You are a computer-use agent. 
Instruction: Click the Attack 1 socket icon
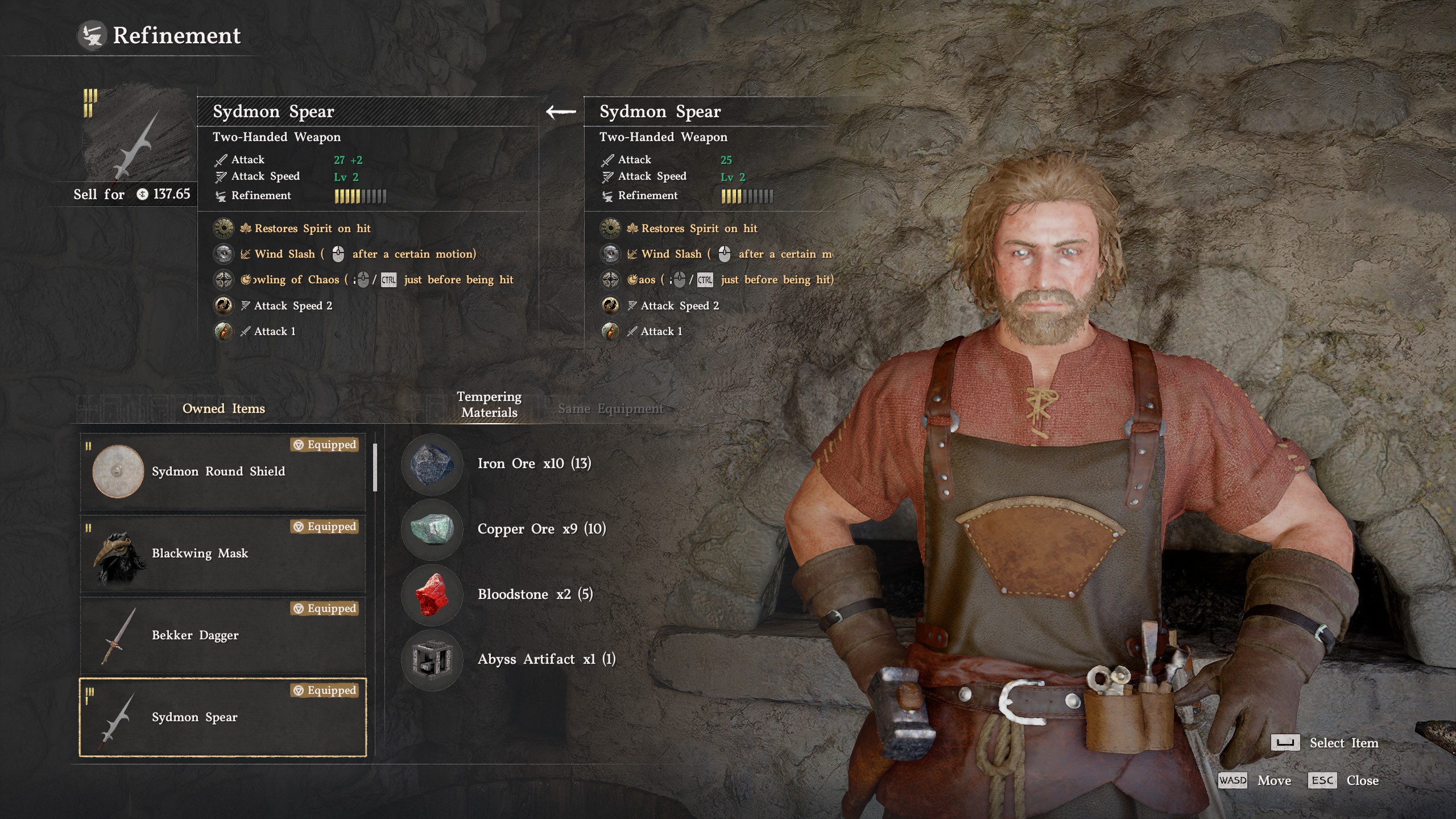pos(224,331)
